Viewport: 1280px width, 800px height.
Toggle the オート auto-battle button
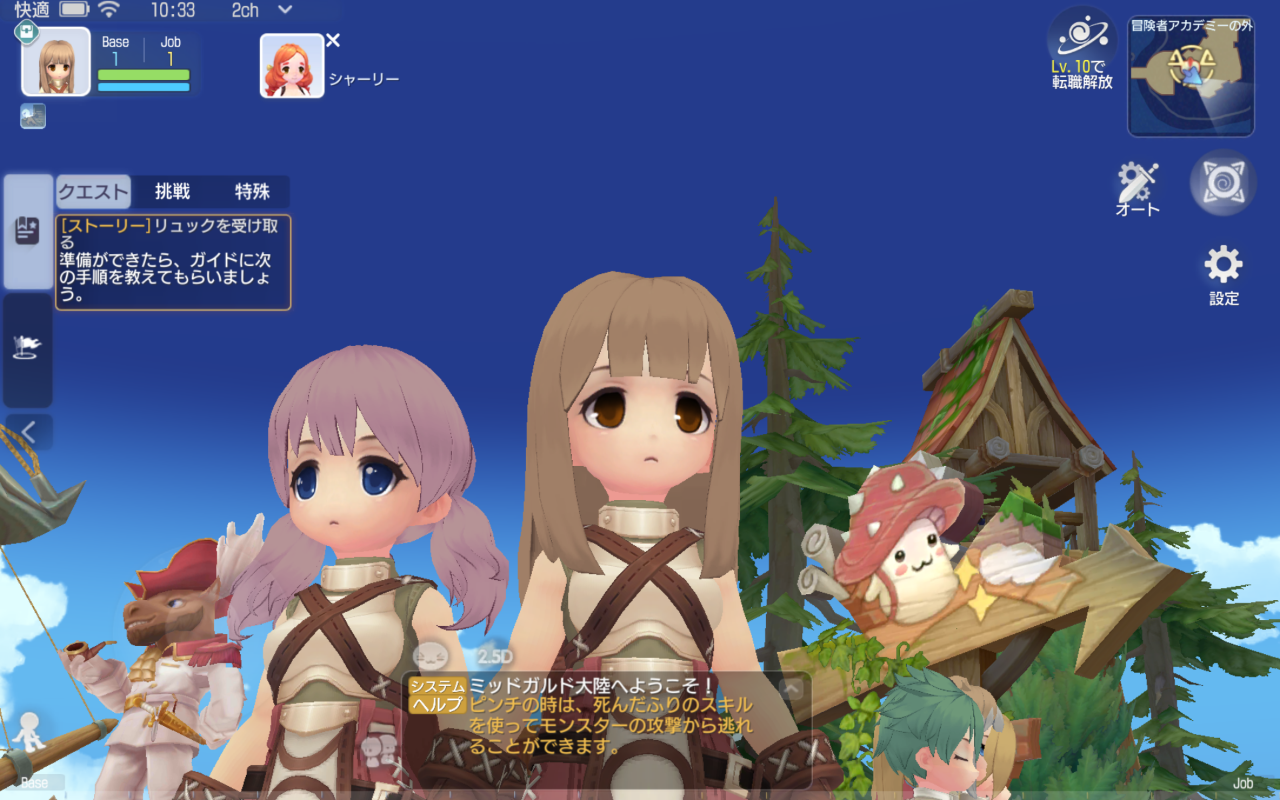click(x=1138, y=188)
